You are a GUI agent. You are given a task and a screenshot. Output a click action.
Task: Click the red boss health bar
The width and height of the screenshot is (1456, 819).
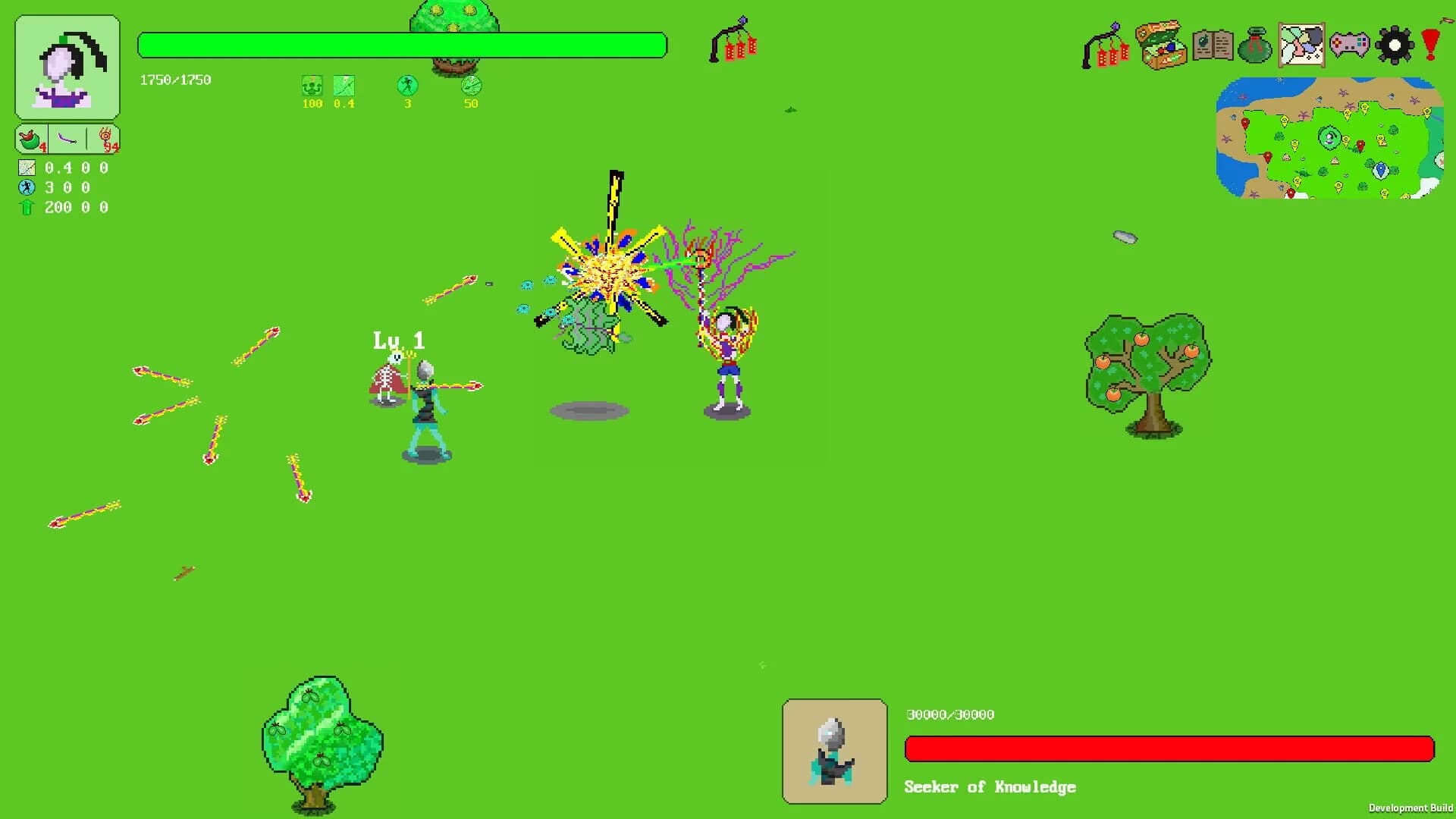point(1168,748)
